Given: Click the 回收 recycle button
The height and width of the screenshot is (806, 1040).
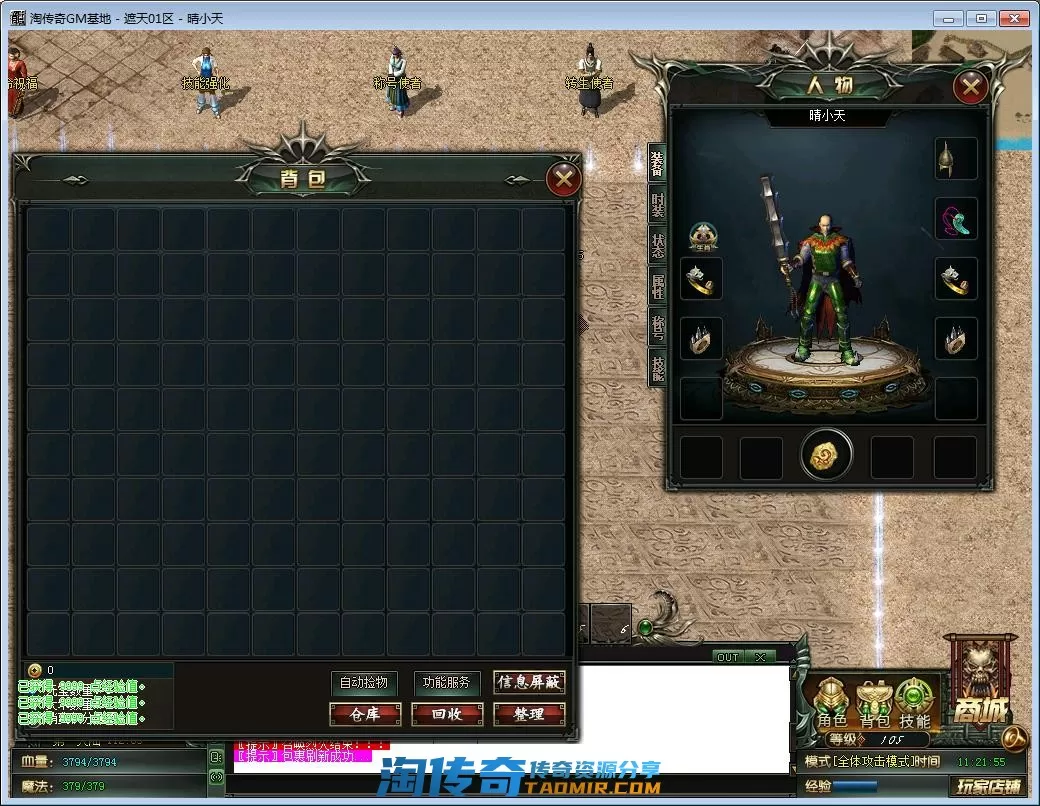Looking at the screenshot, I should point(447,714).
